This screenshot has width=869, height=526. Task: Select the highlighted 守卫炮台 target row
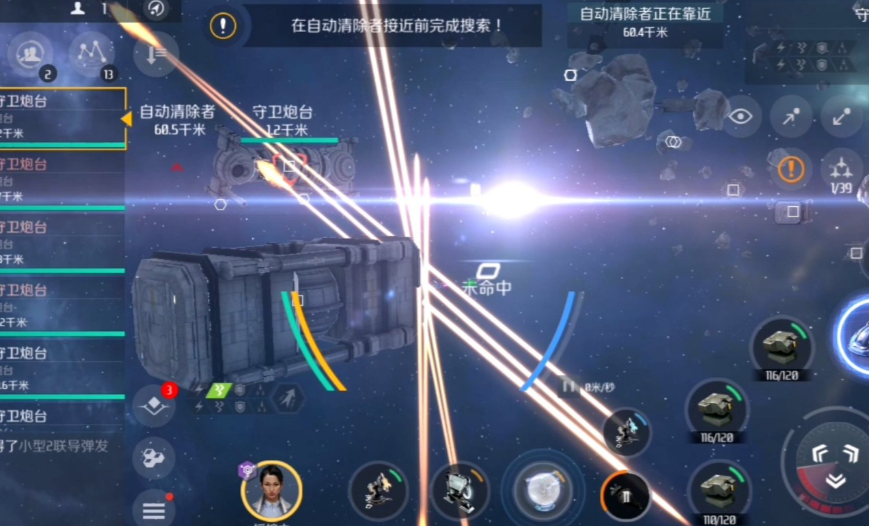(60, 117)
